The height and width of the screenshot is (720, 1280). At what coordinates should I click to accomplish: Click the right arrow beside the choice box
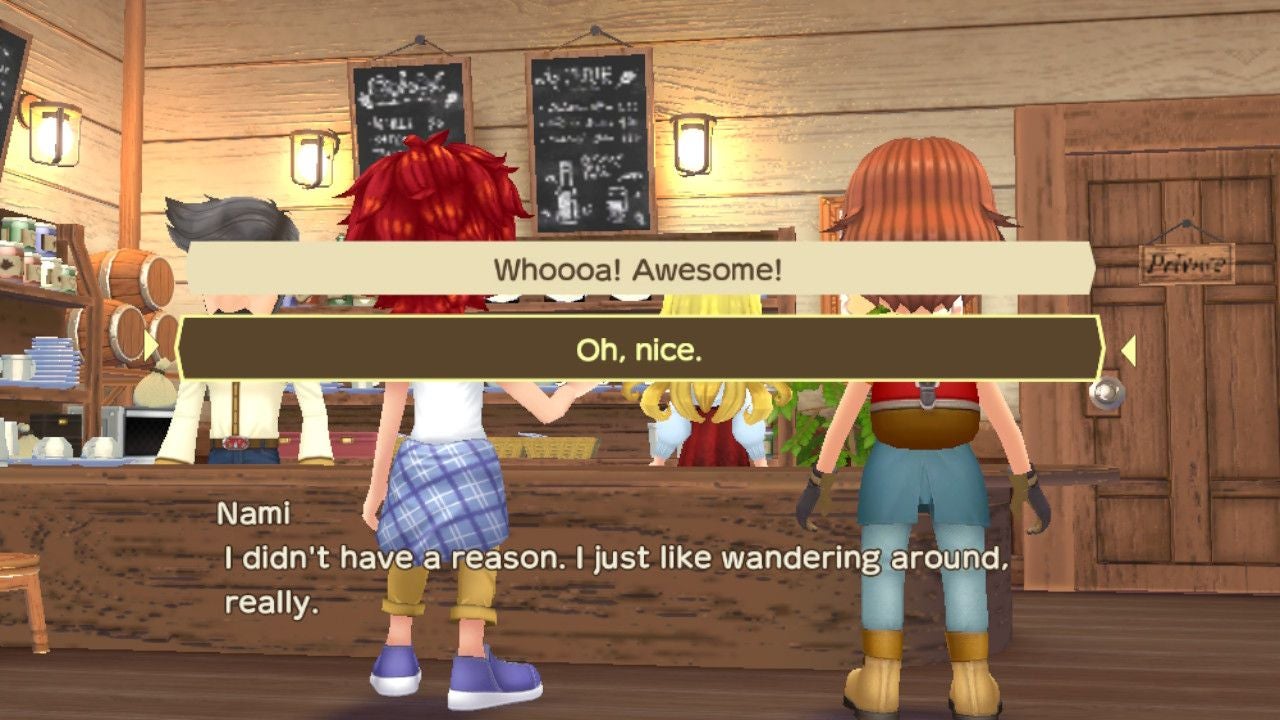point(1129,350)
